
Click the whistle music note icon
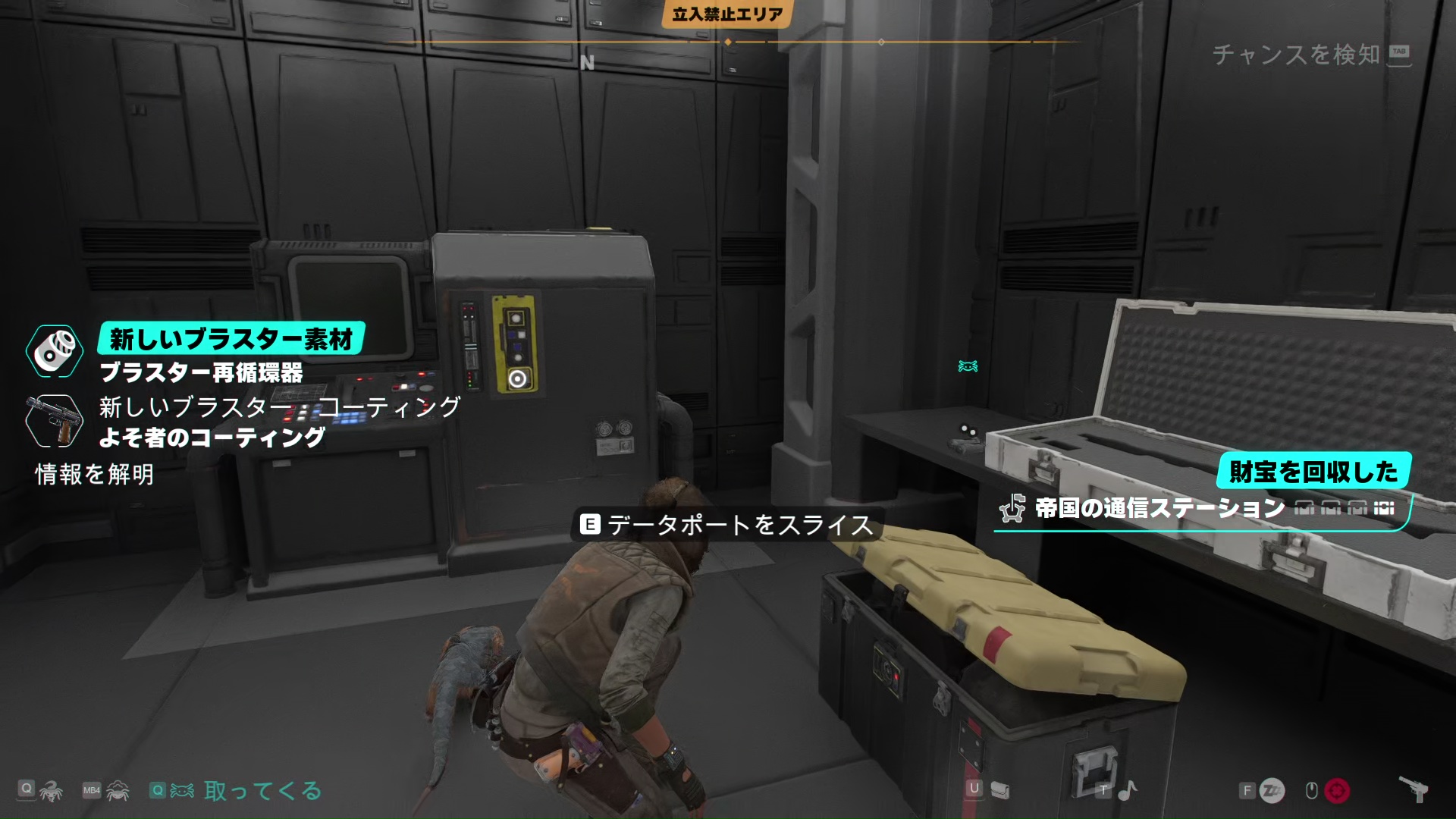point(1127,791)
